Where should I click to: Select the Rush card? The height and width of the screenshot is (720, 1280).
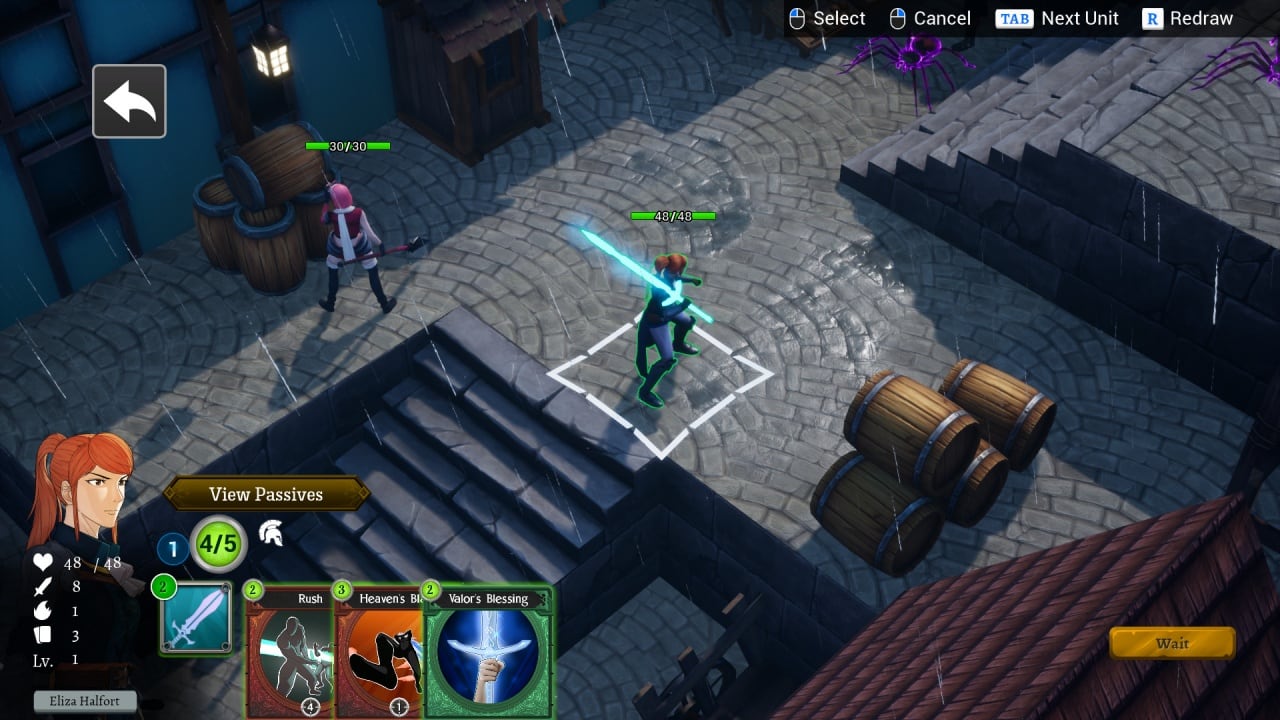click(x=290, y=650)
